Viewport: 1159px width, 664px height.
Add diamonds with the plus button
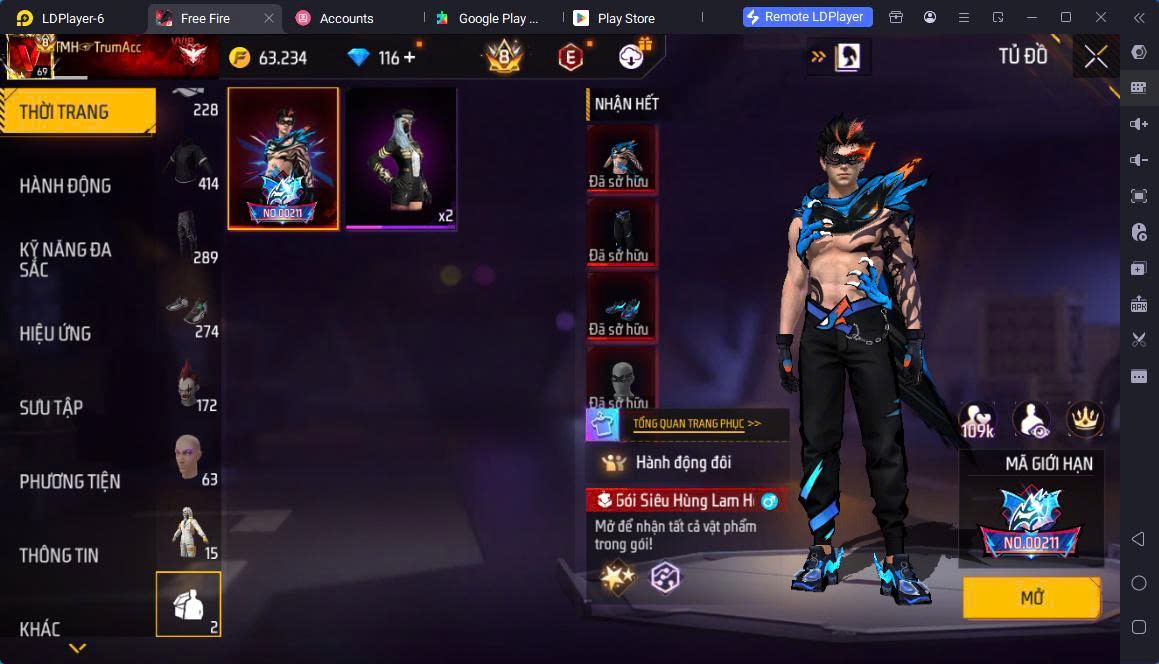pos(409,58)
